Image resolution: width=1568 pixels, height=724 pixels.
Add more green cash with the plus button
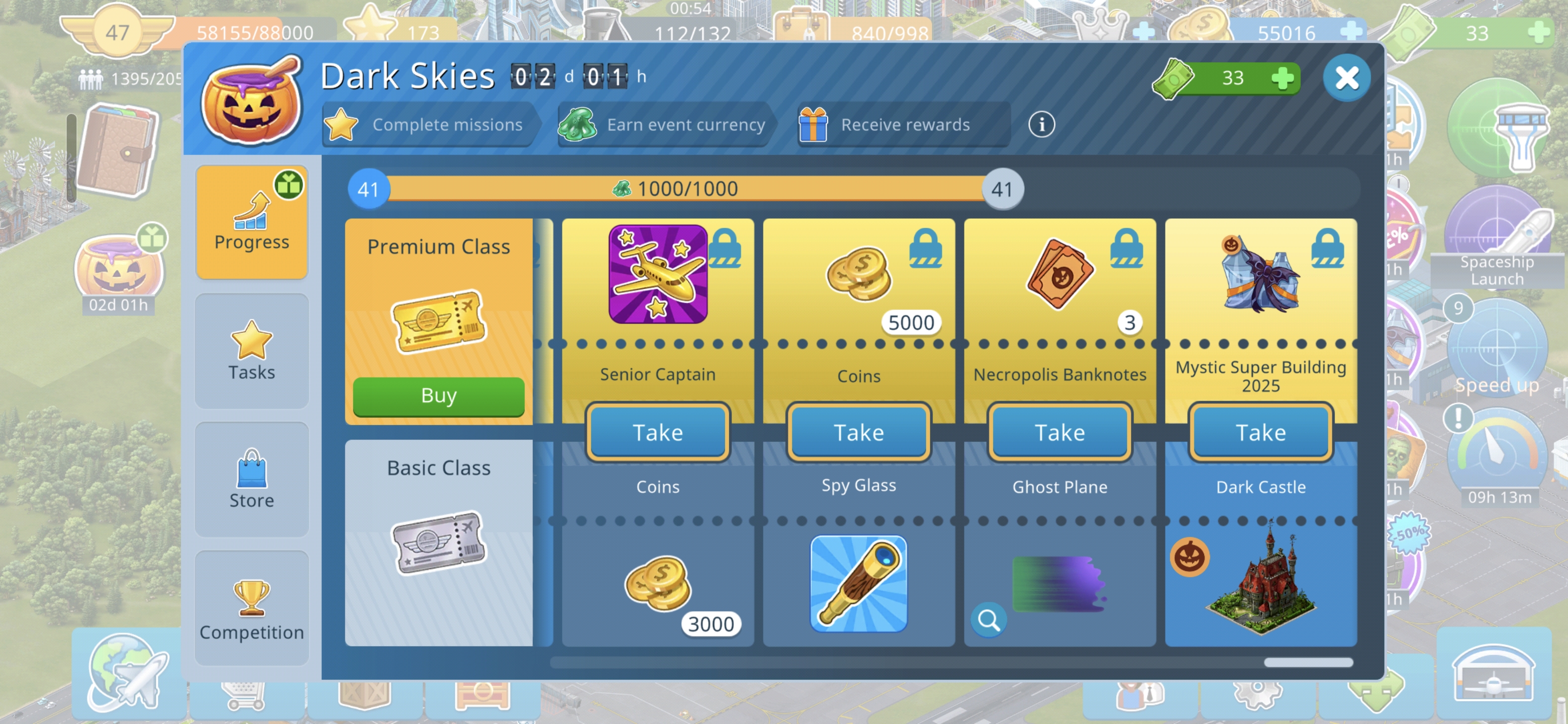coord(1282,78)
